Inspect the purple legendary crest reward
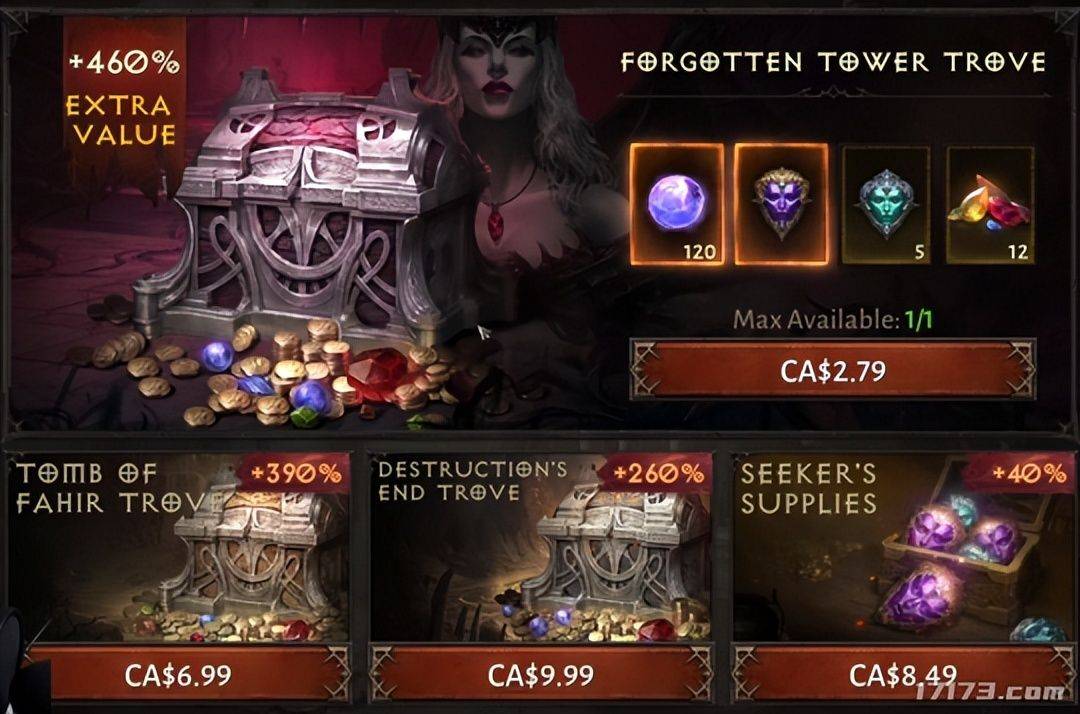1080x714 pixels. tap(781, 204)
